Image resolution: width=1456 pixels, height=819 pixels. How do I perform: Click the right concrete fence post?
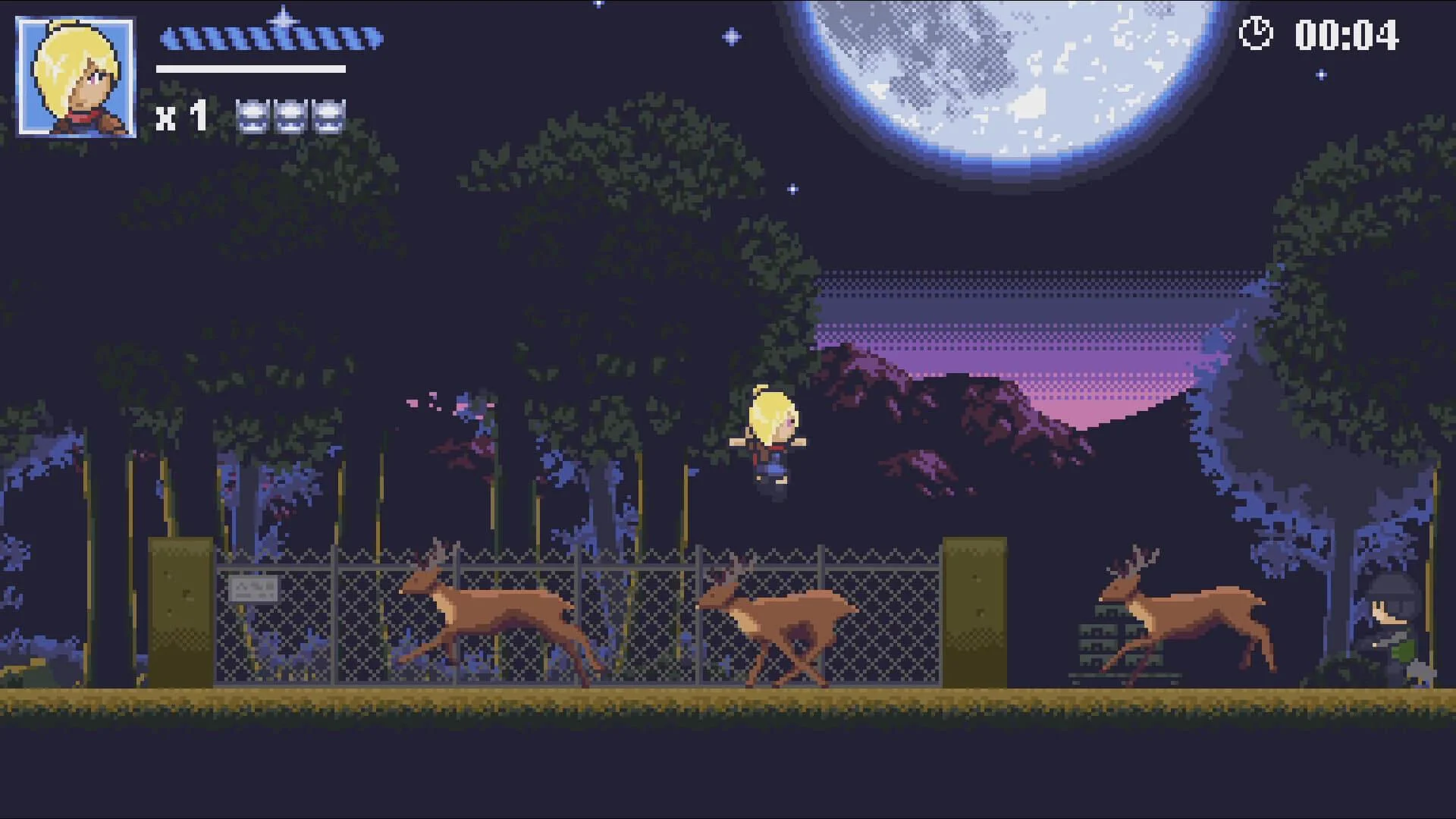coord(974,614)
